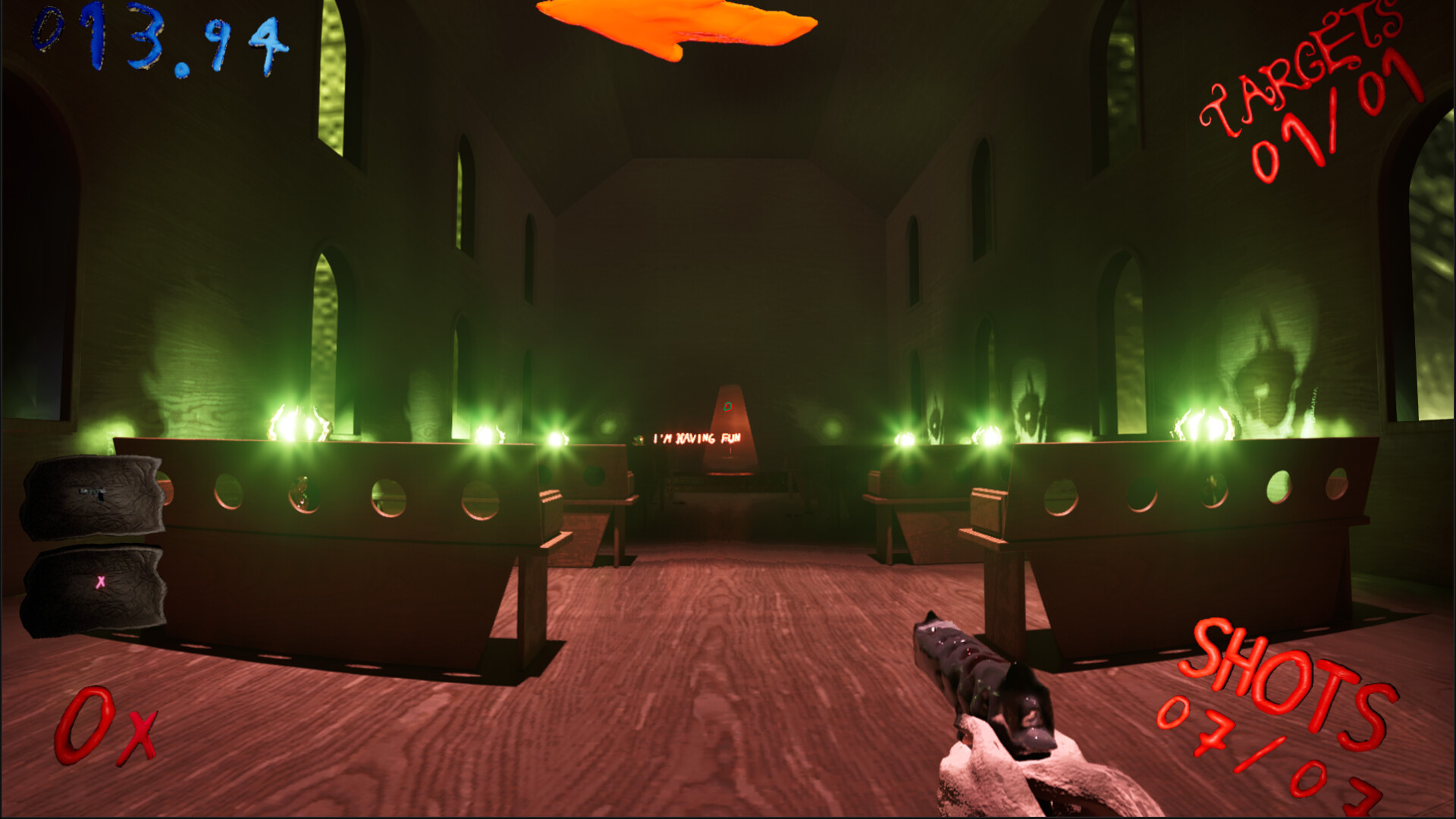The width and height of the screenshot is (1456, 819).
Task: Click the pink X marker on the lower patch
Action: (x=99, y=582)
